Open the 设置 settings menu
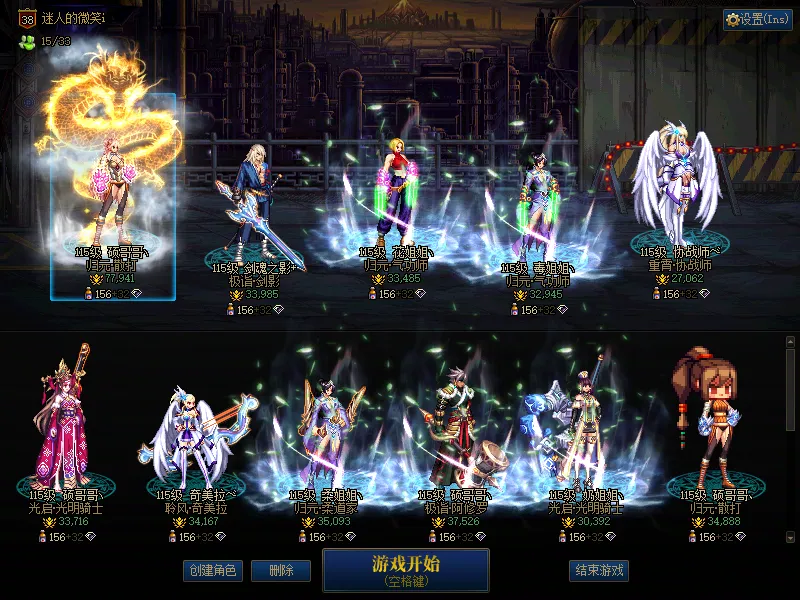This screenshot has height=600, width=800. point(757,19)
